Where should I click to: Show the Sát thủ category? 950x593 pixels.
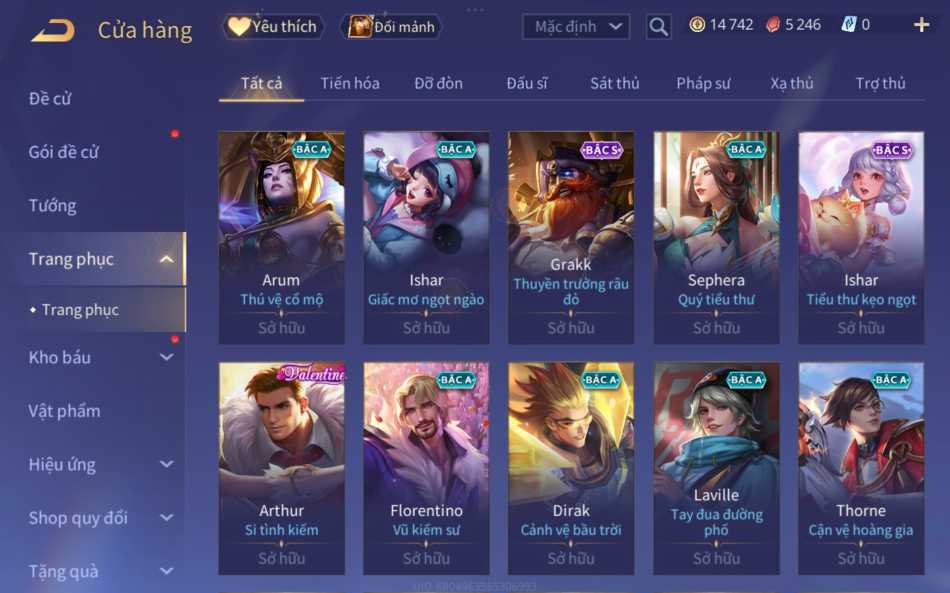click(614, 83)
